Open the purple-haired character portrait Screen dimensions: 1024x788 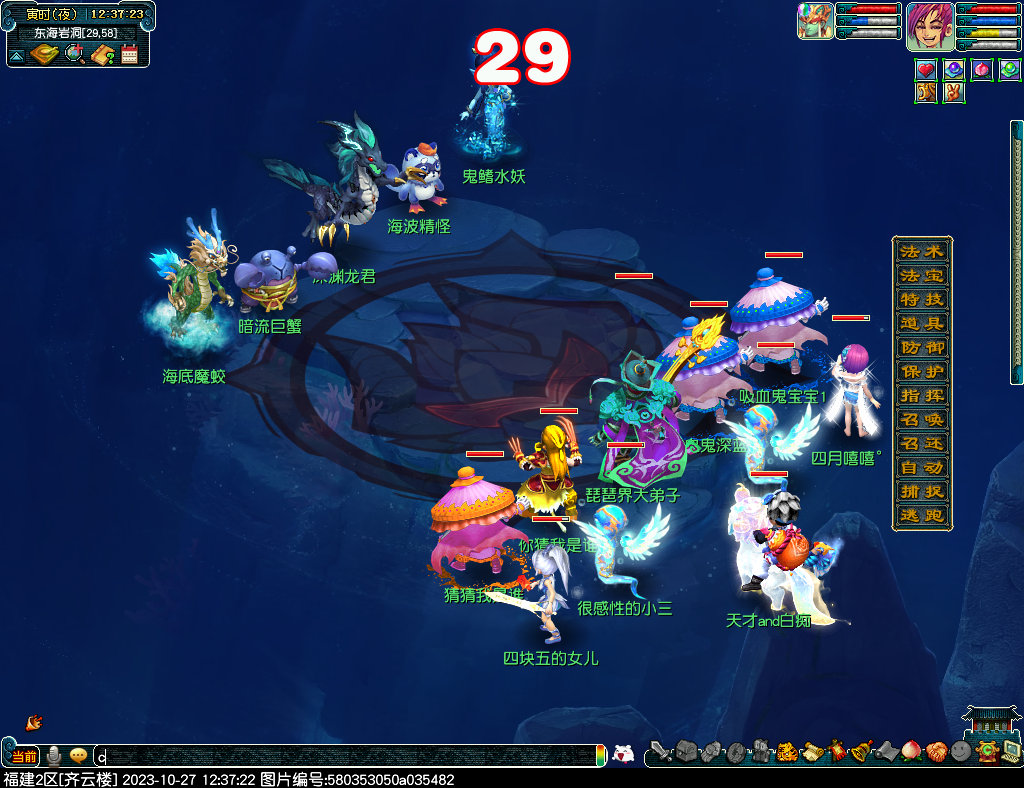point(929,26)
